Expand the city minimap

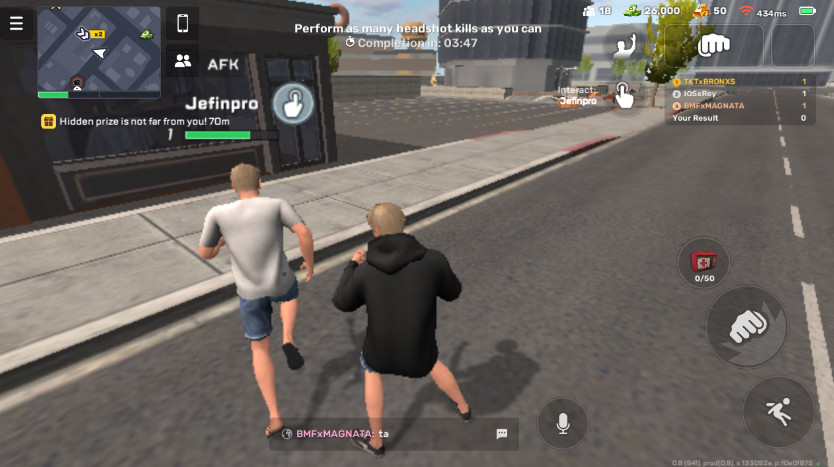pyautogui.click(x=99, y=52)
